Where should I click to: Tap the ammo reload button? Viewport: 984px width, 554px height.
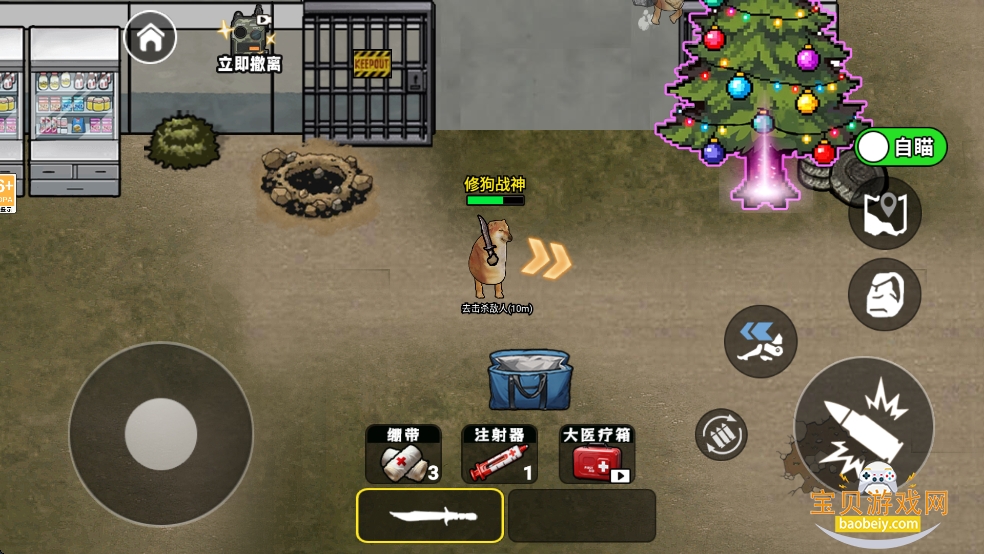tap(721, 434)
